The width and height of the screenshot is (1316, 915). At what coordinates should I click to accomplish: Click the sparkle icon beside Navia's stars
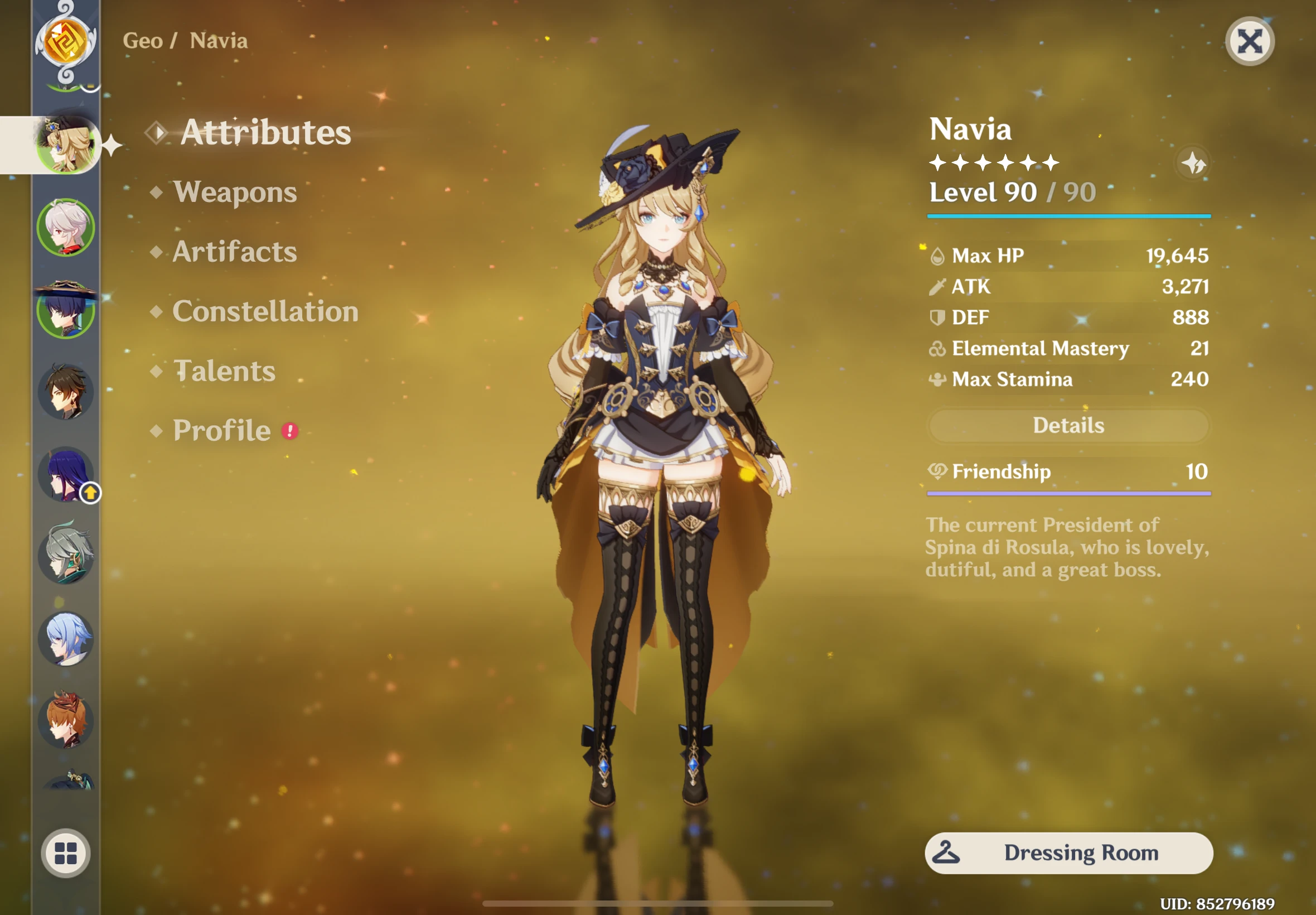(x=1193, y=164)
